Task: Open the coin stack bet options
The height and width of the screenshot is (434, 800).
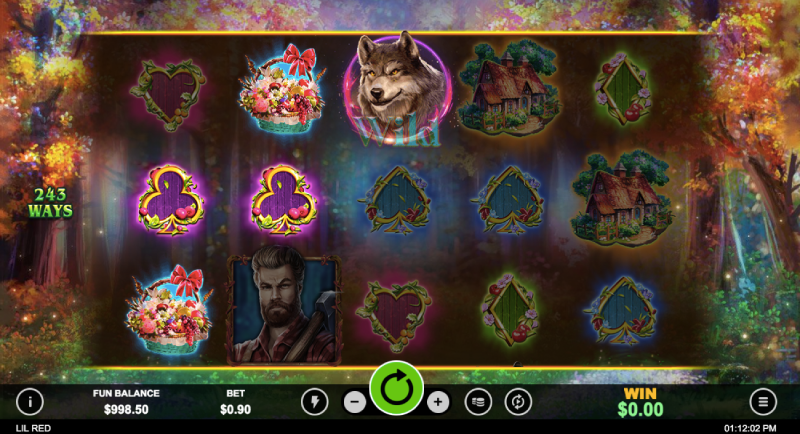Action: coord(479,402)
